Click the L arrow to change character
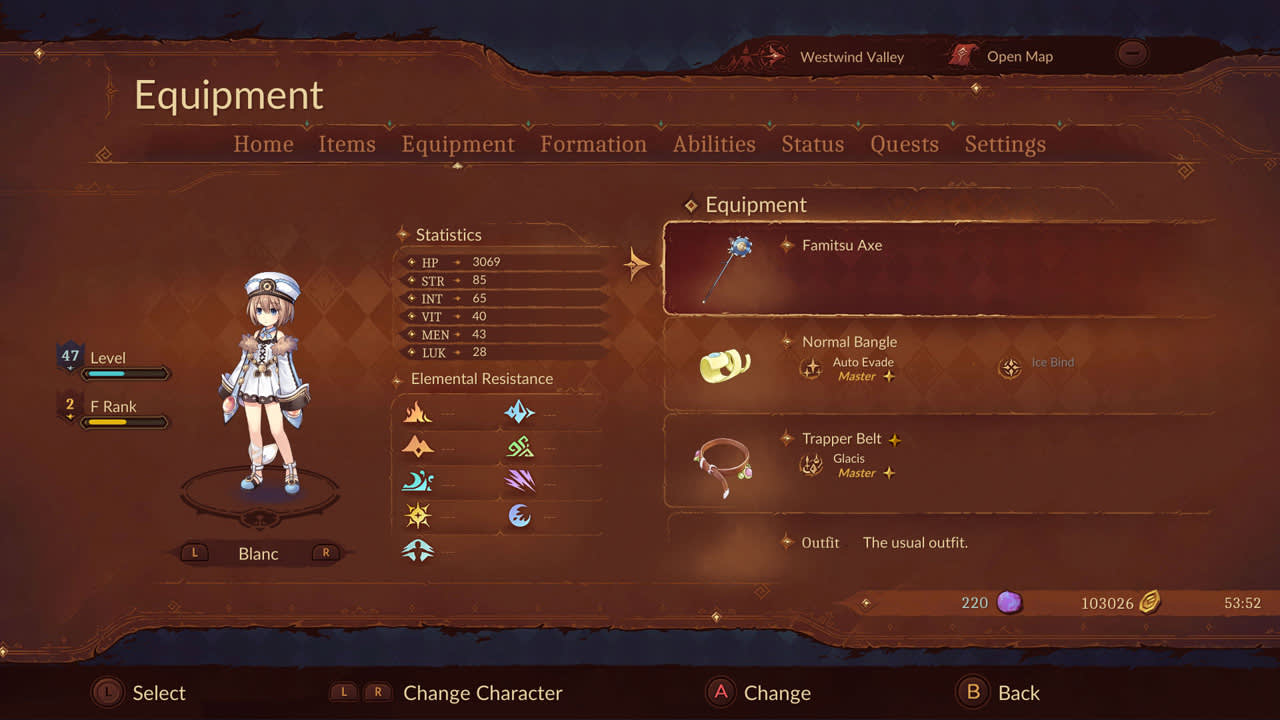 pyautogui.click(x=194, y=552)
